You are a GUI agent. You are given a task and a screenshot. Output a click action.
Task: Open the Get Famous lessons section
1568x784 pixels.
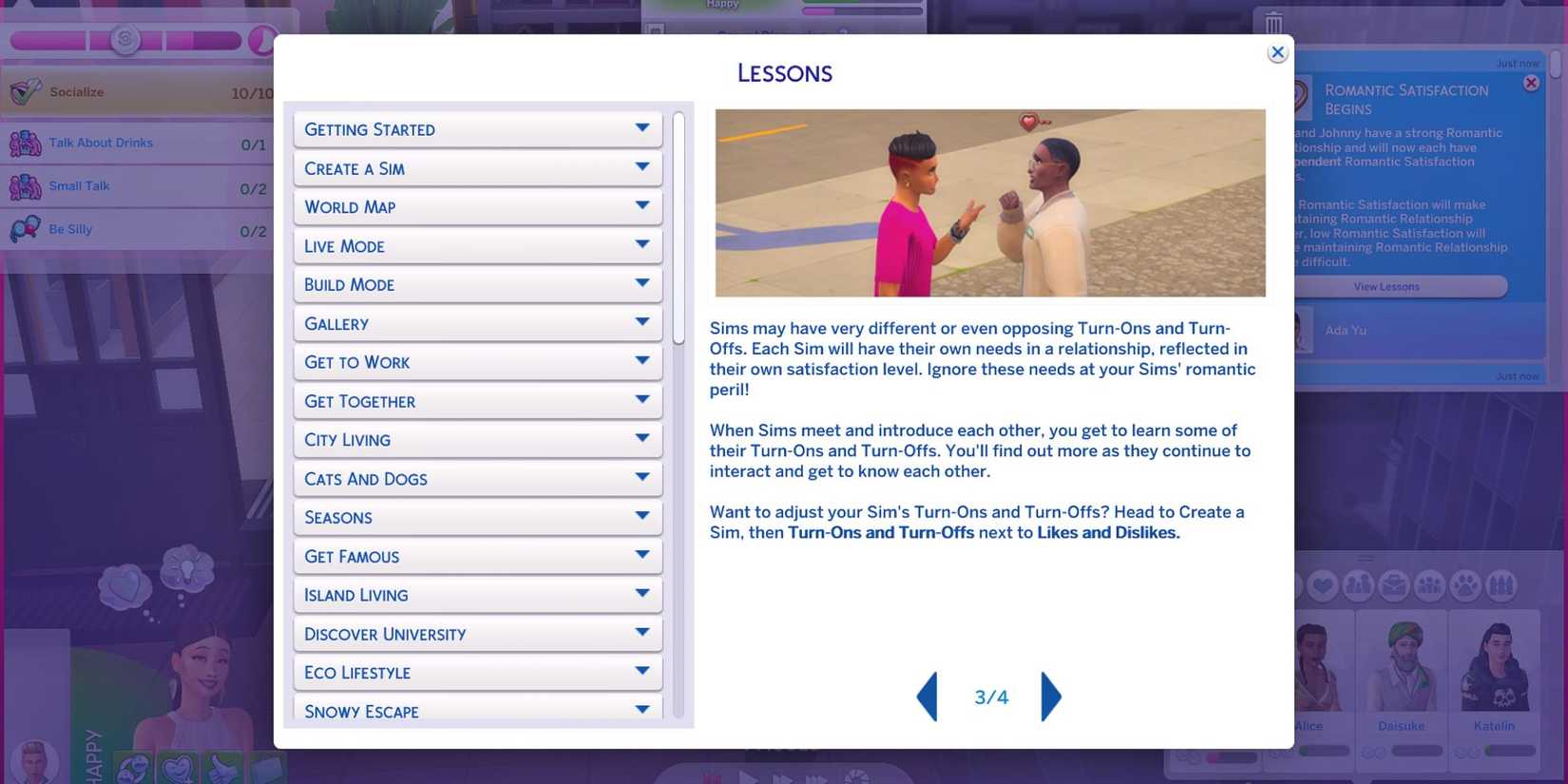pyautogui.click(x=477, y=556)
